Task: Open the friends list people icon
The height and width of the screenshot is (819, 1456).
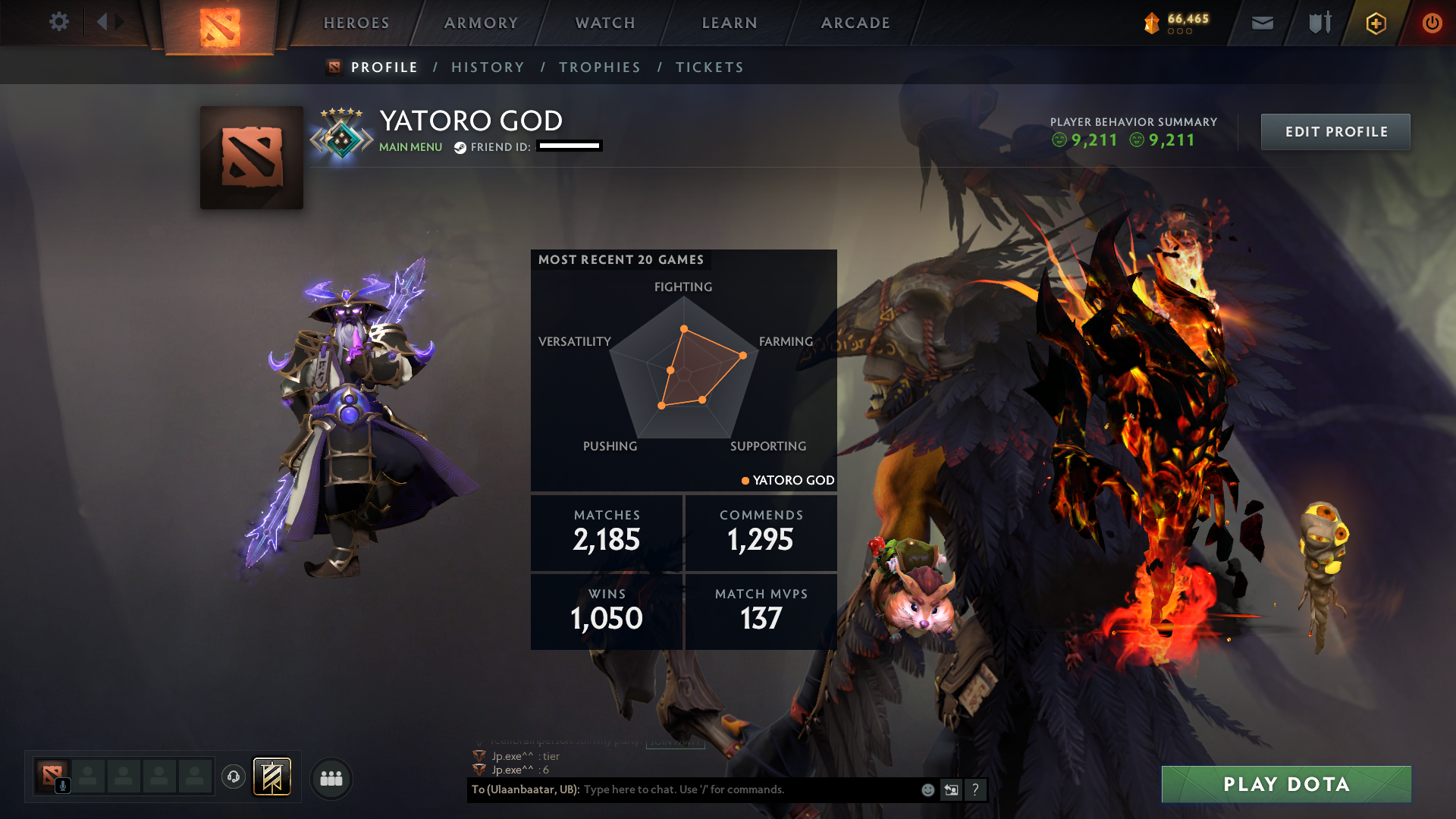Action: (331, 777)
